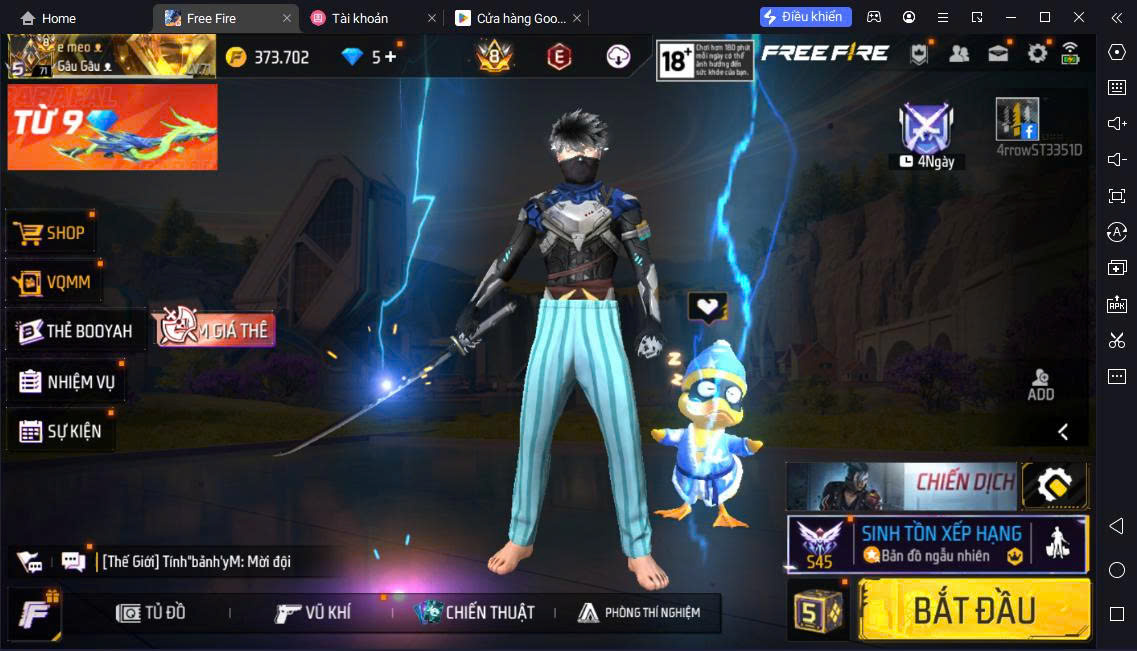Open the CHIẾN THUẬT tactics tab
1137x651 pixels.
pos(476,612)
